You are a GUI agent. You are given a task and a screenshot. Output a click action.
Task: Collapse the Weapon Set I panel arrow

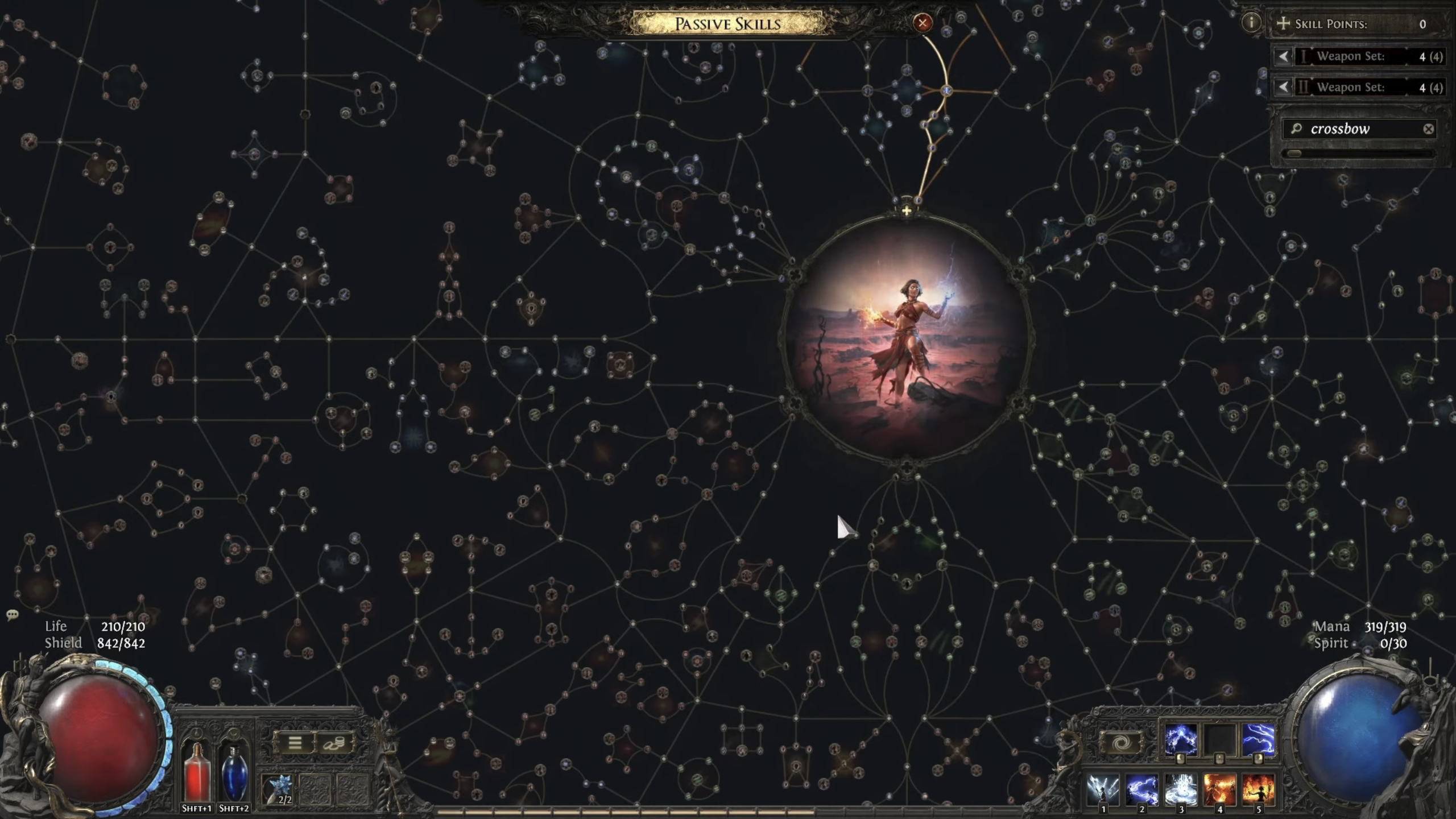tap(1284, 57)
